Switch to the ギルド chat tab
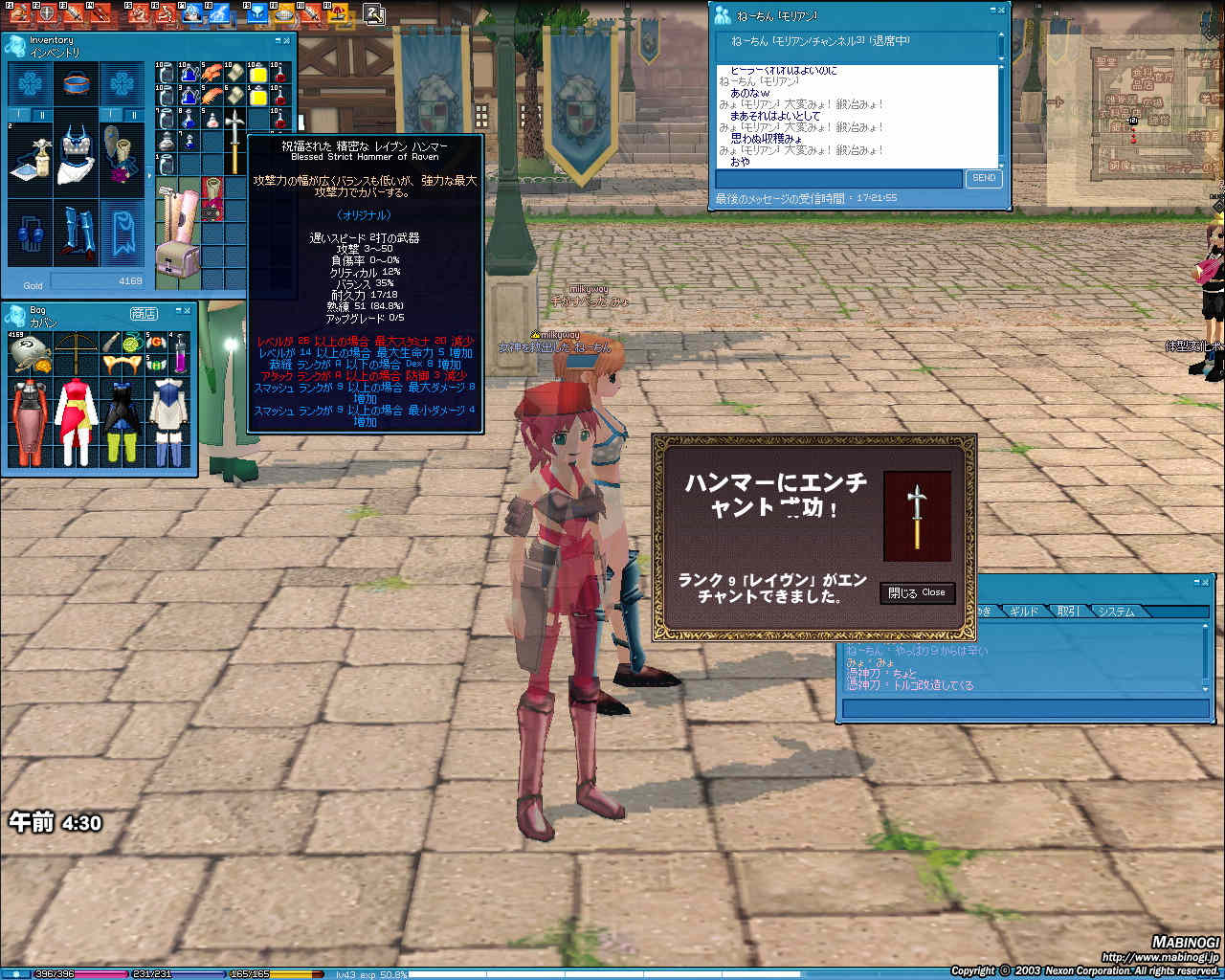1225x980 pixels. pos(1023,612)
